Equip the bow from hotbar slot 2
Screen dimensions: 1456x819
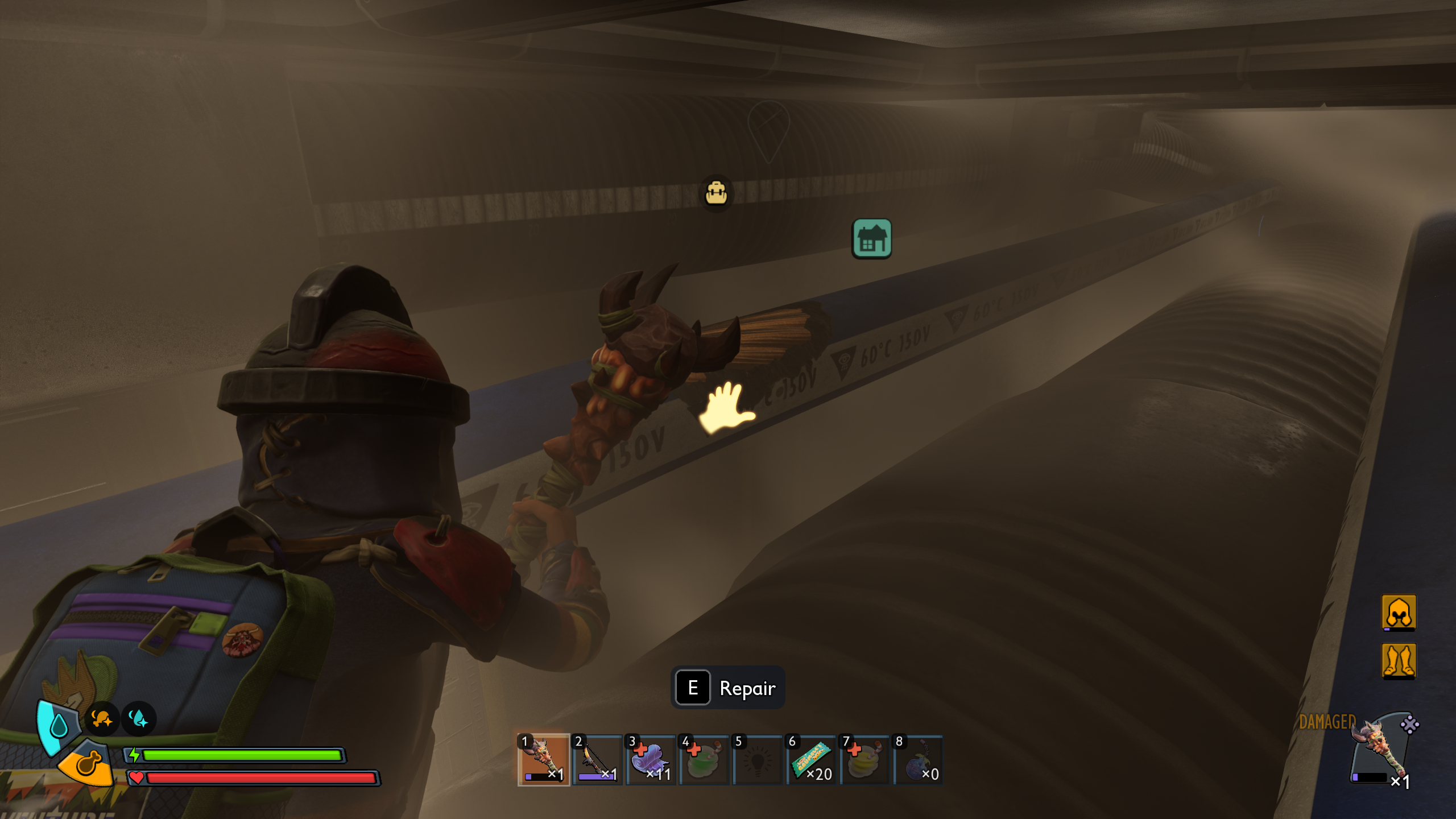597,760
